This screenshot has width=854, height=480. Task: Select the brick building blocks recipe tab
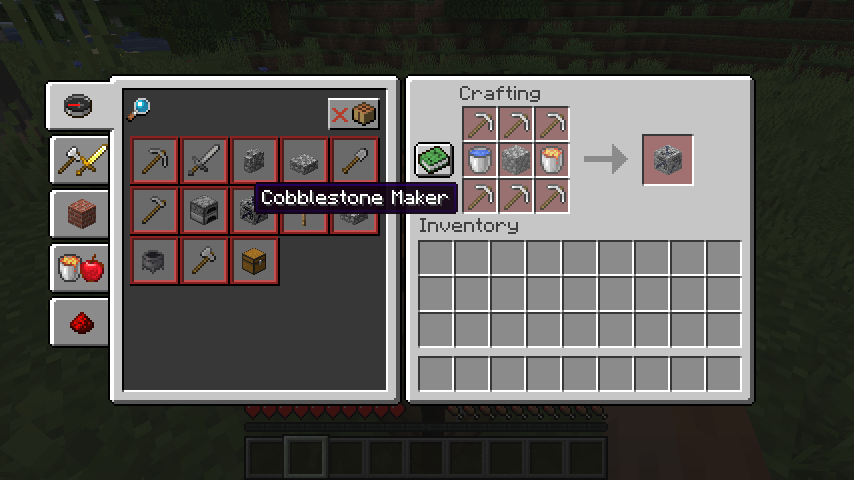pyautogui.click(x=80, y=213)
